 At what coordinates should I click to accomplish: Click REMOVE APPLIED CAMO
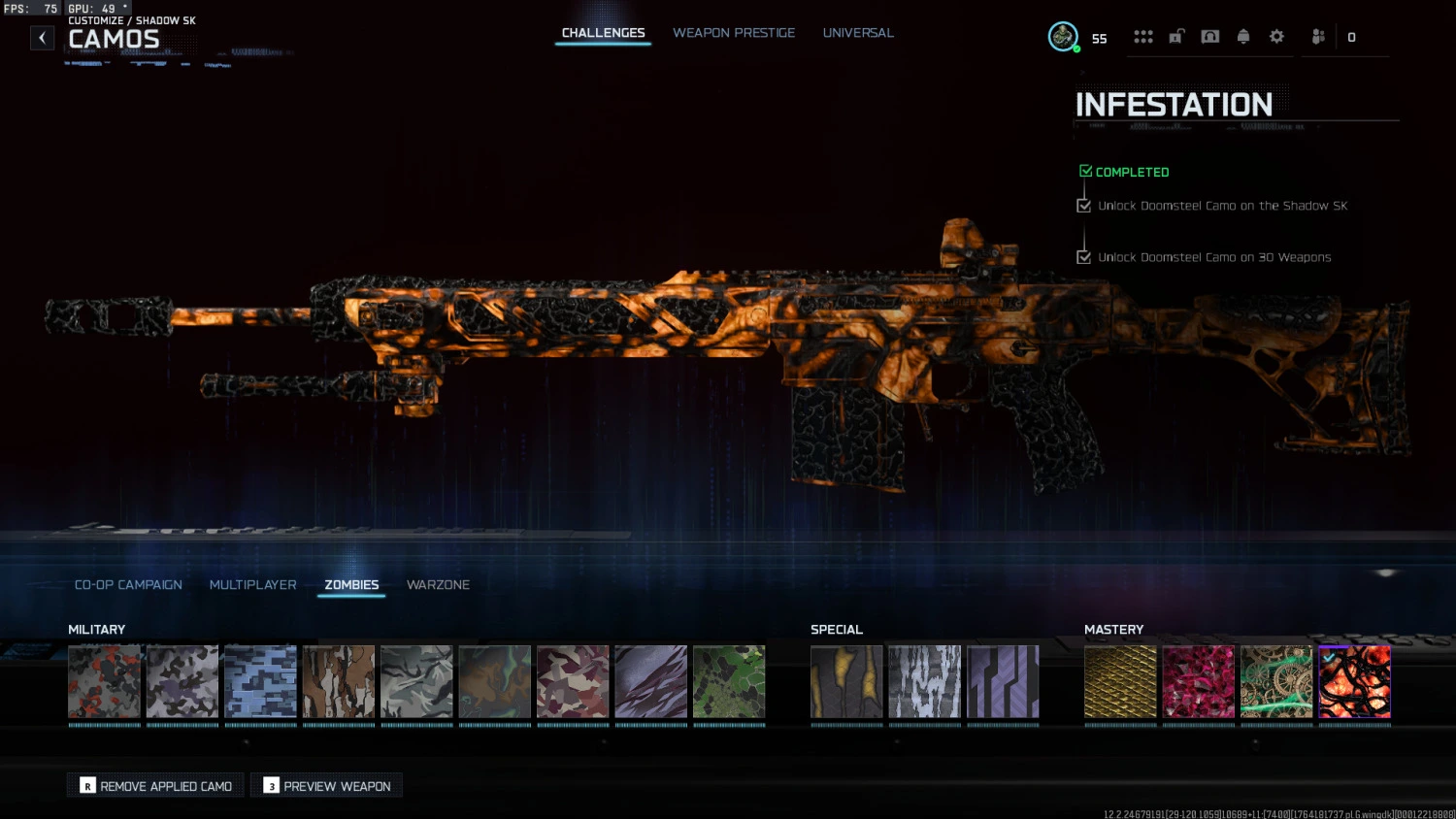click(154, 785)
